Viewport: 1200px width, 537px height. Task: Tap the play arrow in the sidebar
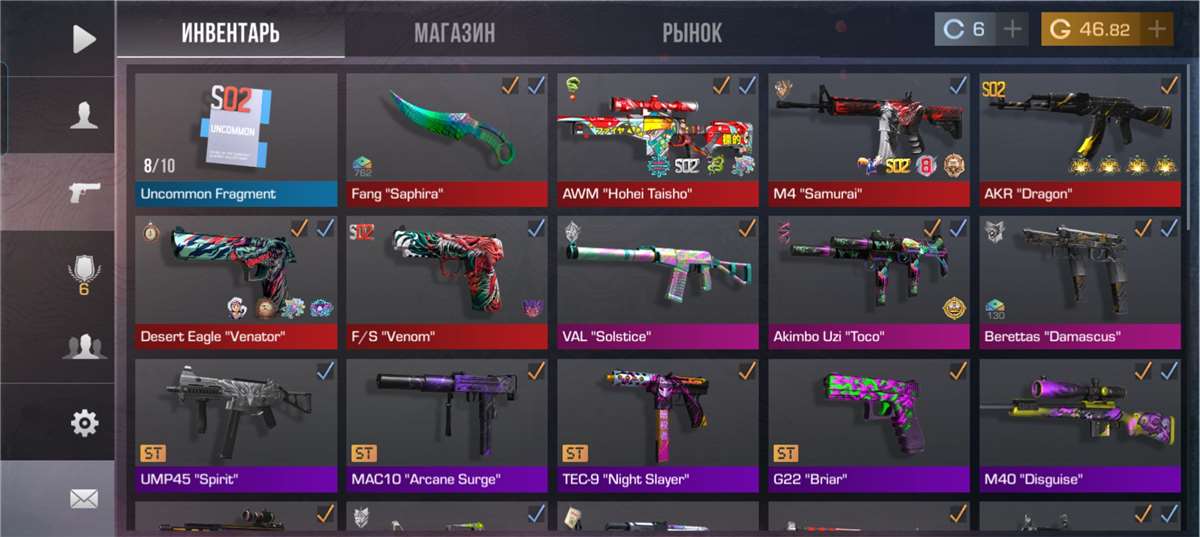pos(84,39)
